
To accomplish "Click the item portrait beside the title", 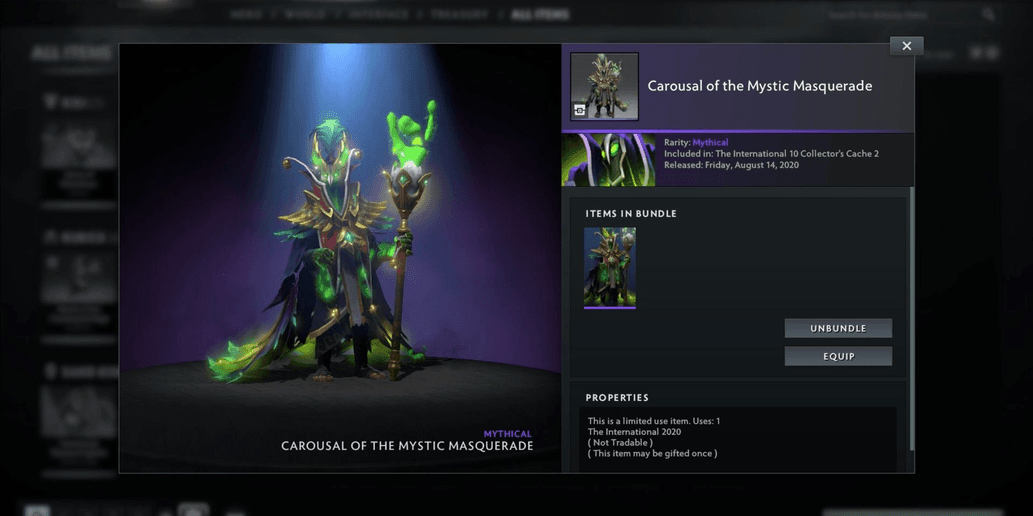I will click(x=604, y=87).
